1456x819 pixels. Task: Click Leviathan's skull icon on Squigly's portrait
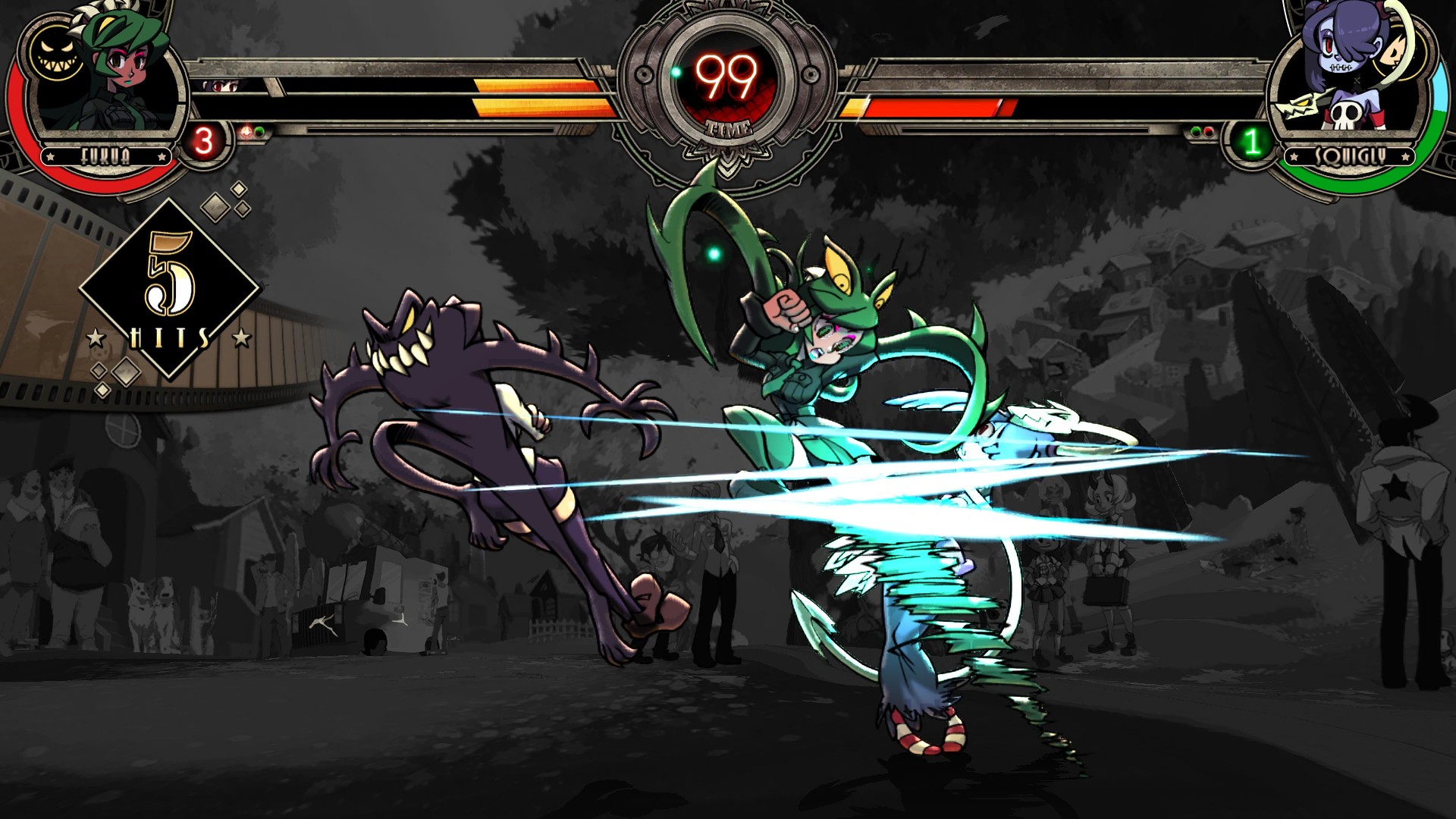click(x=1347, y=114)
